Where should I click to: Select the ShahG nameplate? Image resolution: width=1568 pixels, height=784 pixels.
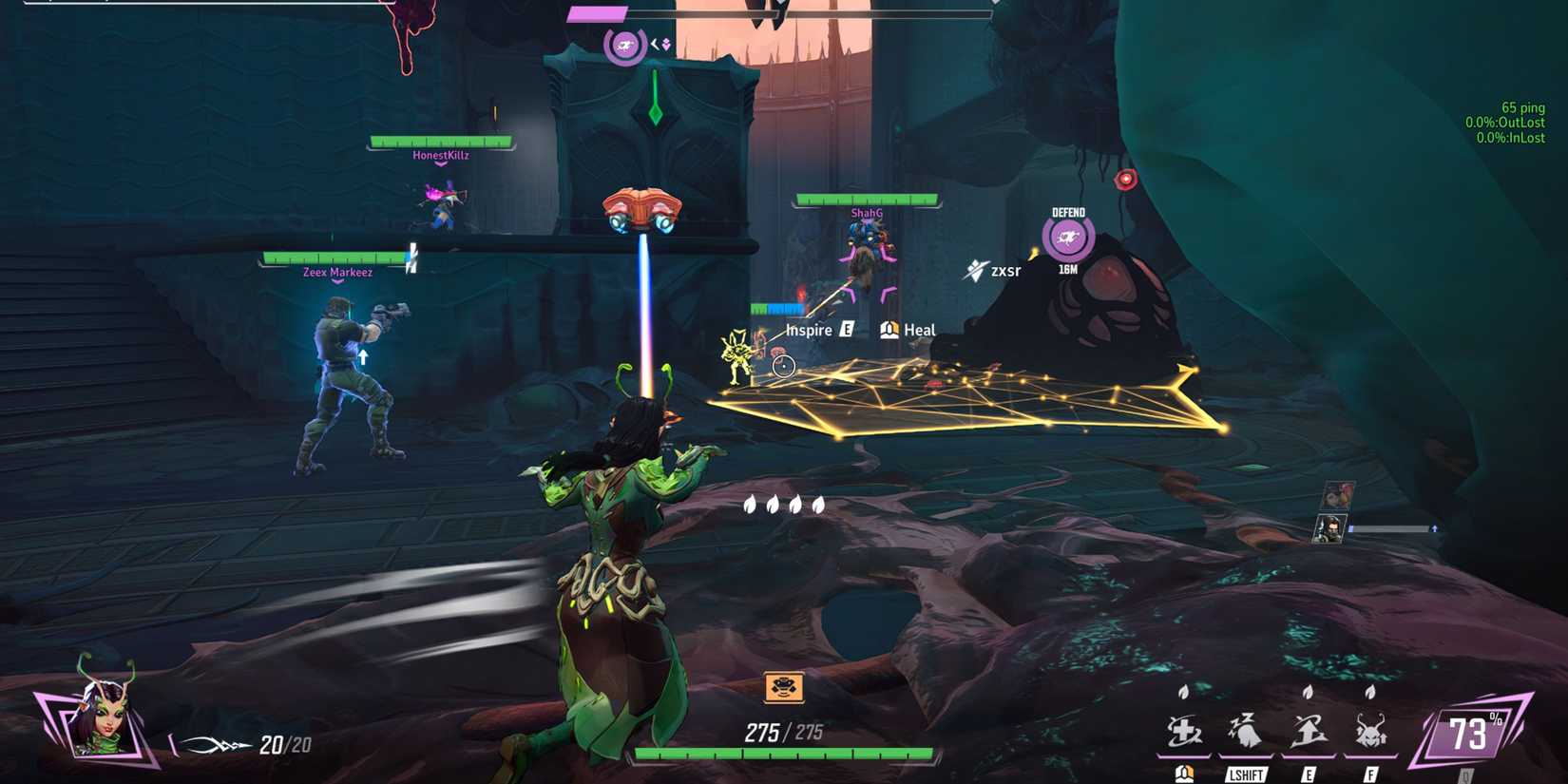tap(865, 214)
